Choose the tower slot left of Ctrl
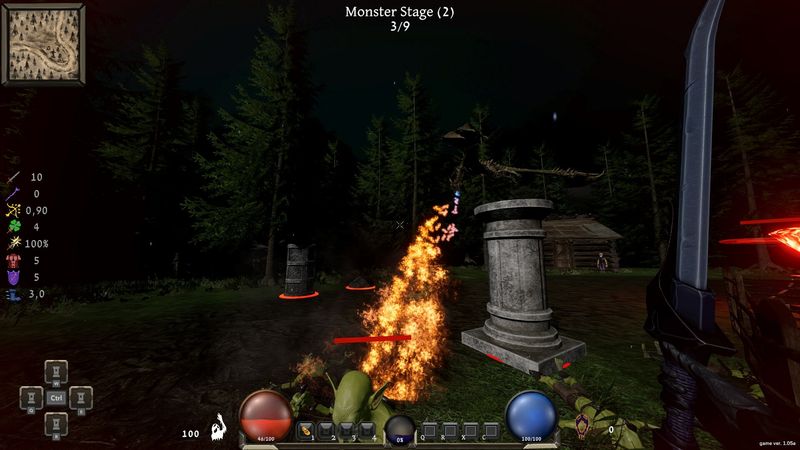Screen dimensions: 800x450 (32, 397)
